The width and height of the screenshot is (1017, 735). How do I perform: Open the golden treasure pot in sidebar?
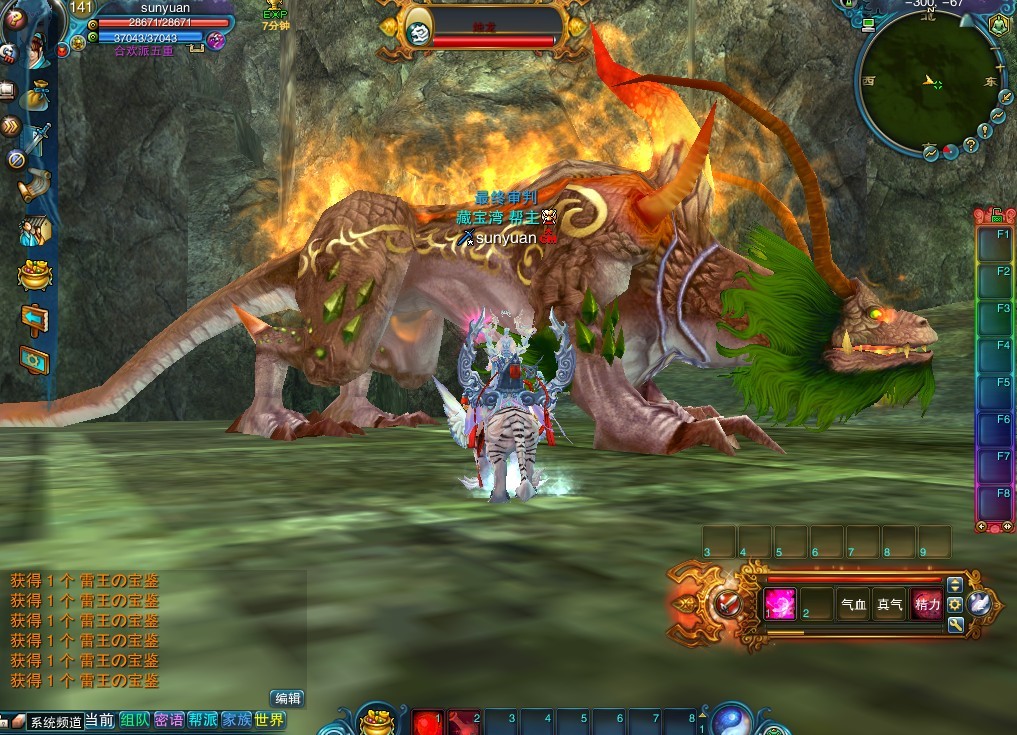coord(35,276)
